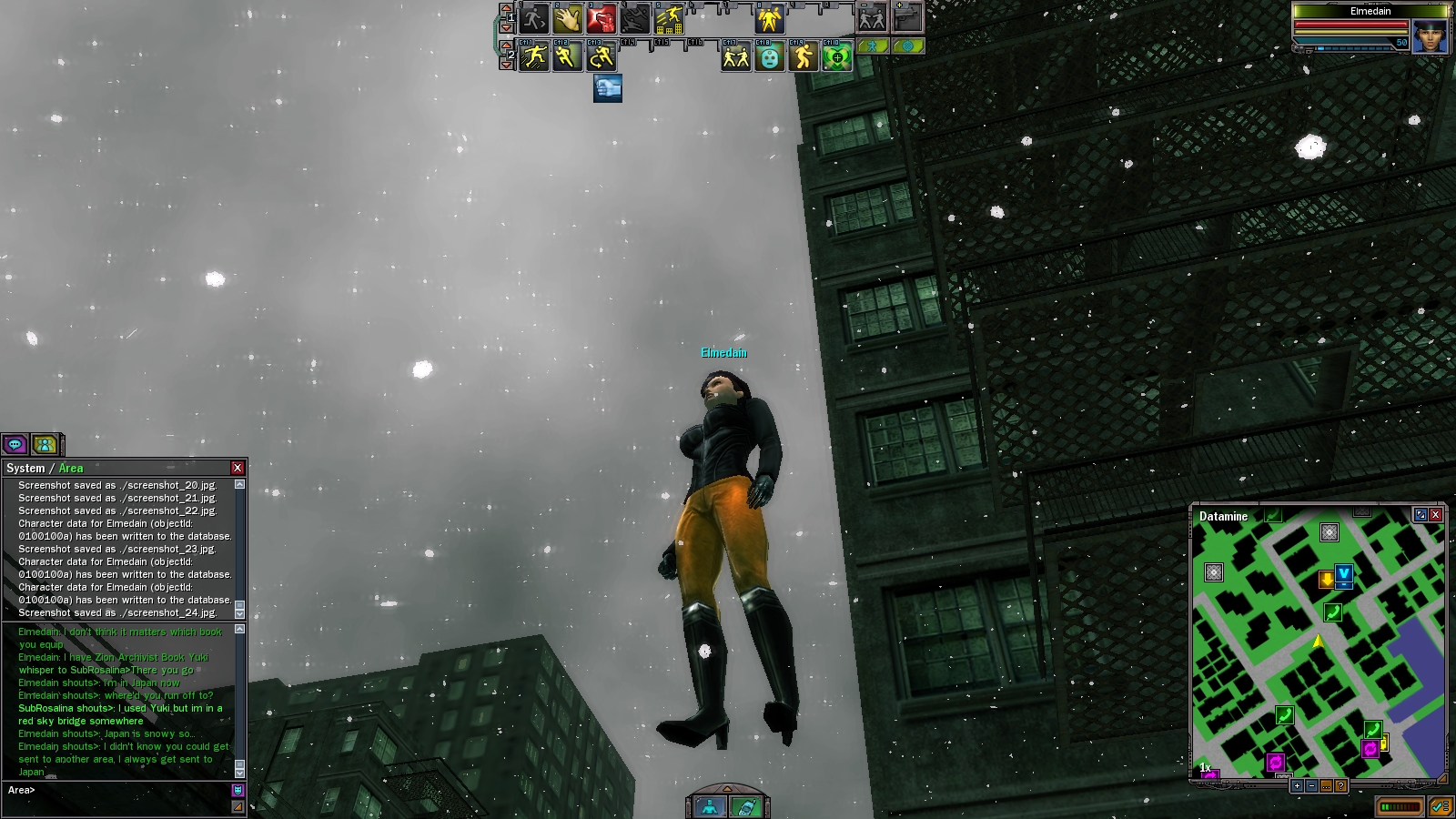
Task: Activate the cyan robot face ability
Action: (x=770, y=57)
